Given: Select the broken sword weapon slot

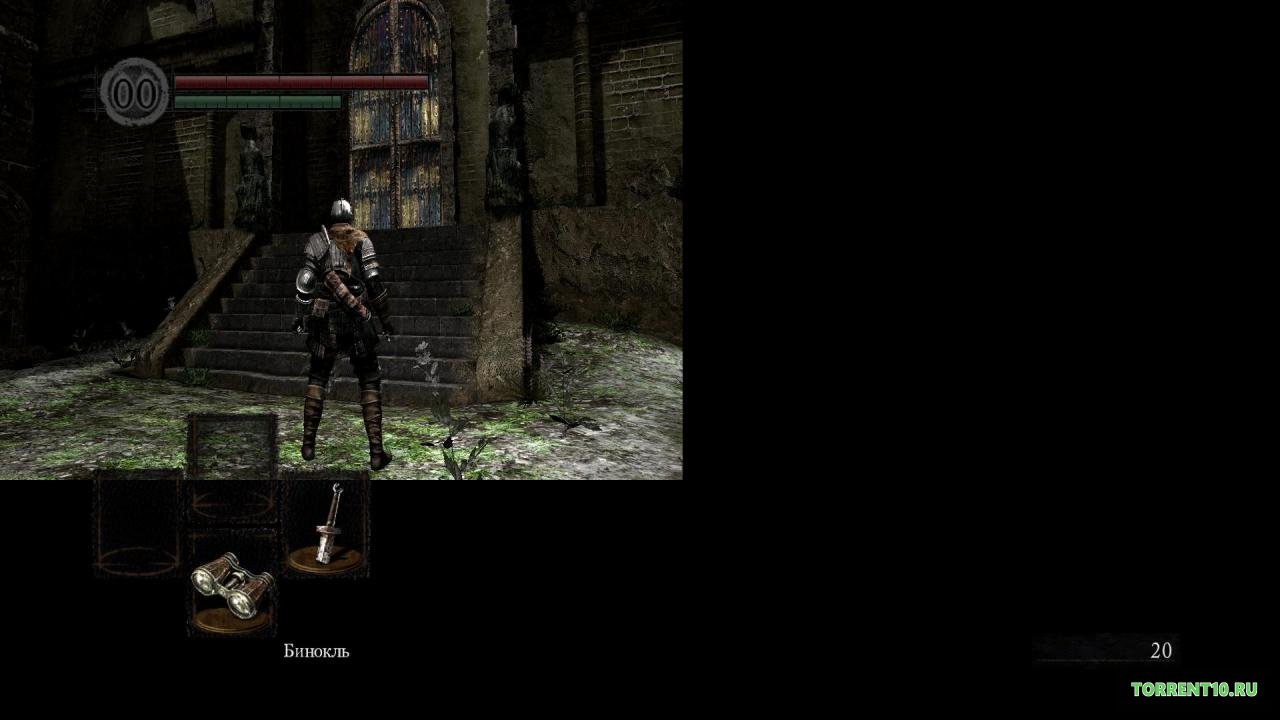Looking at the screenshot, I should [x=326, y=529].
